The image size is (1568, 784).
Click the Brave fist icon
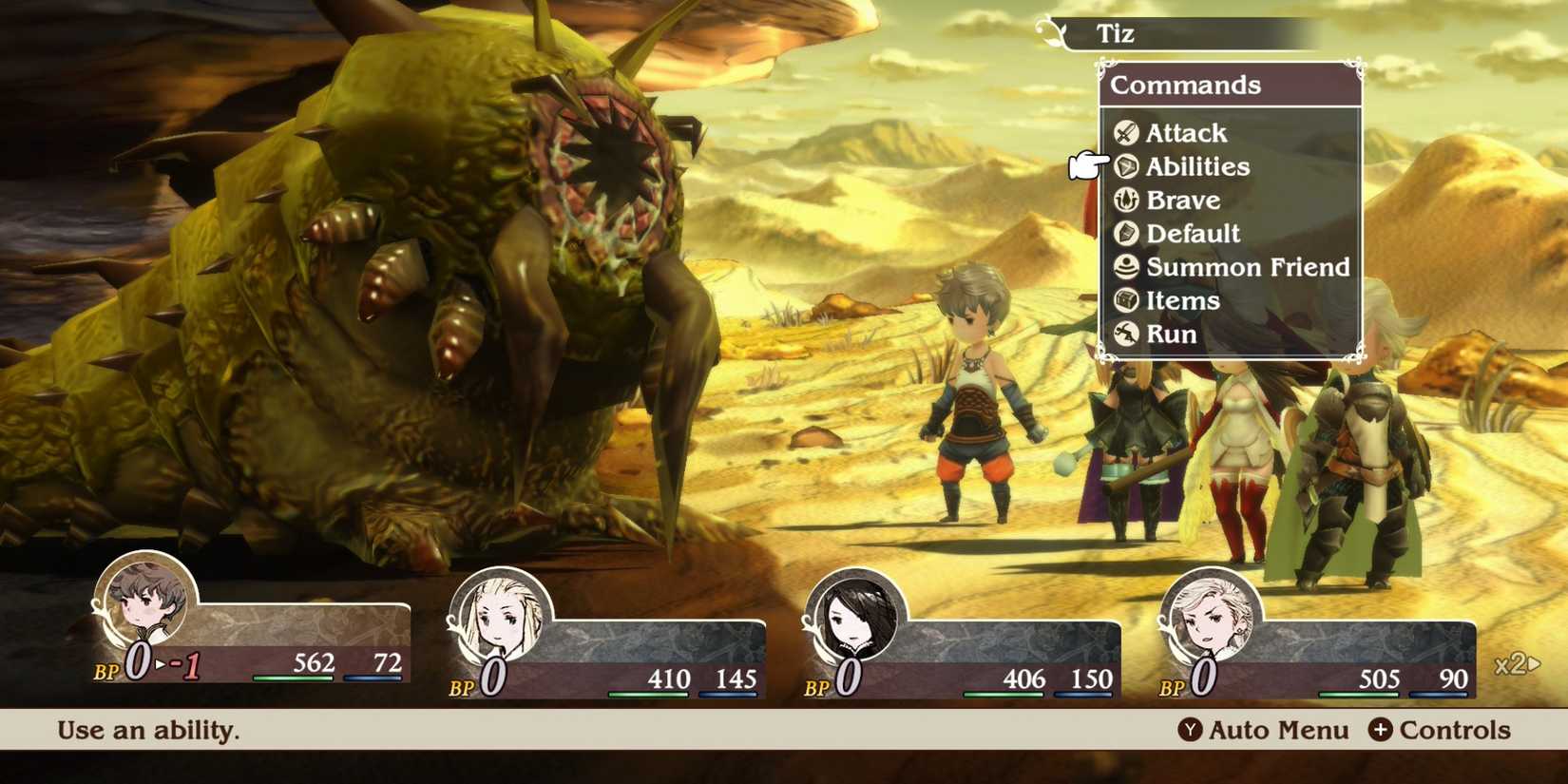click(x=1127, y=201)
